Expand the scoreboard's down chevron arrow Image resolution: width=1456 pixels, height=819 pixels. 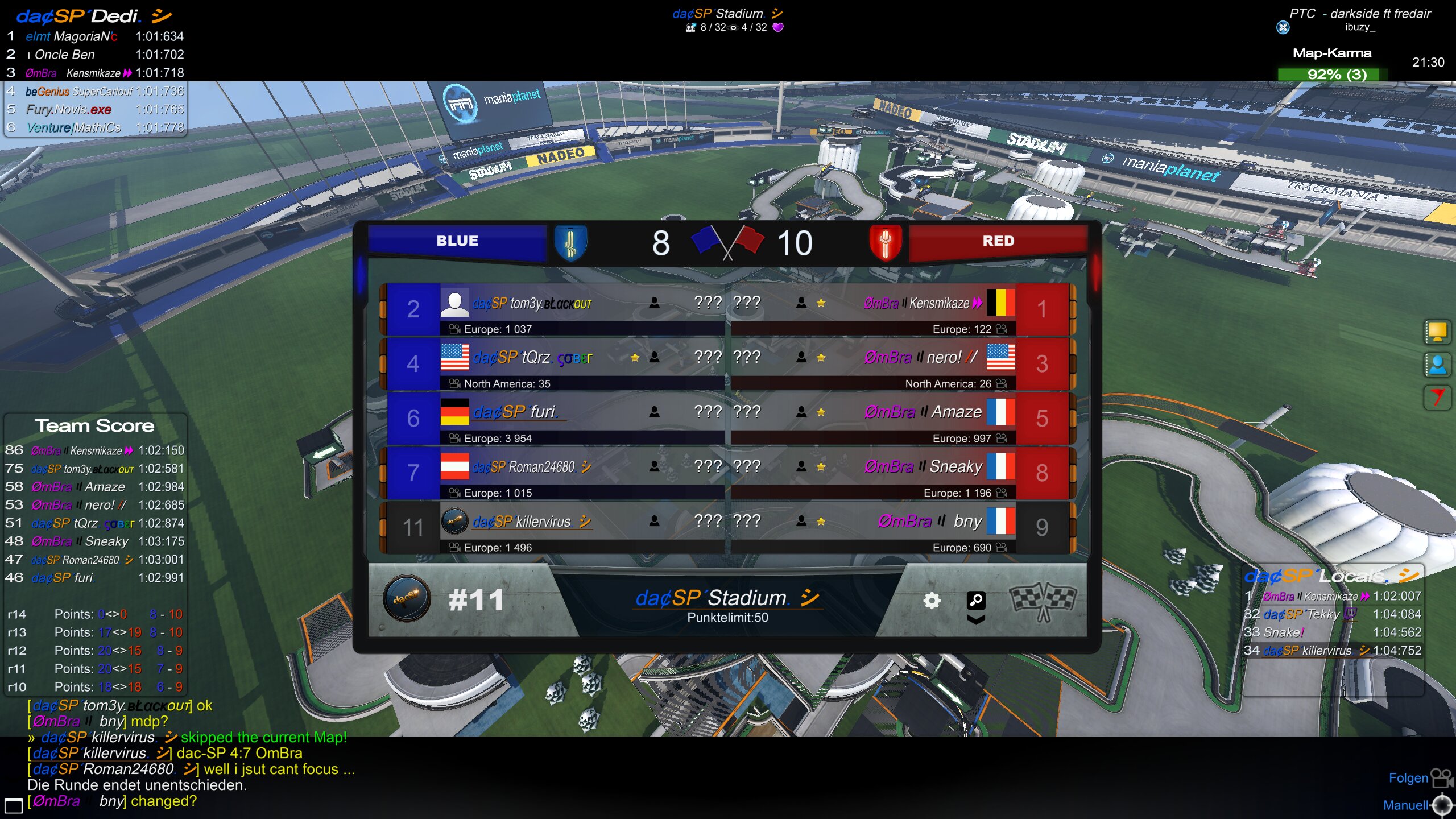click(x=976, y=619)
